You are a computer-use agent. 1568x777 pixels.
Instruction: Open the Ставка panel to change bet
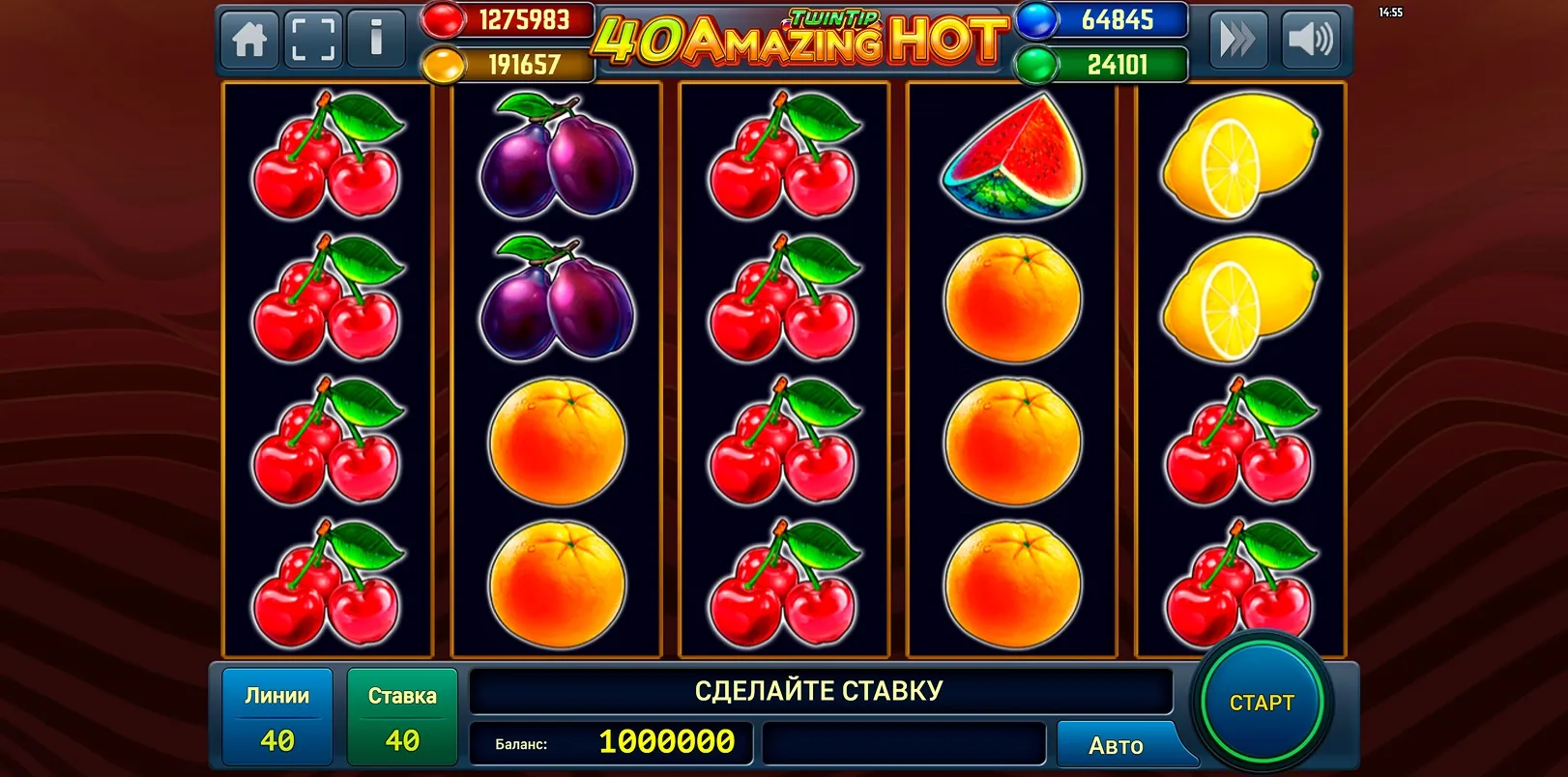pos(402,715)
